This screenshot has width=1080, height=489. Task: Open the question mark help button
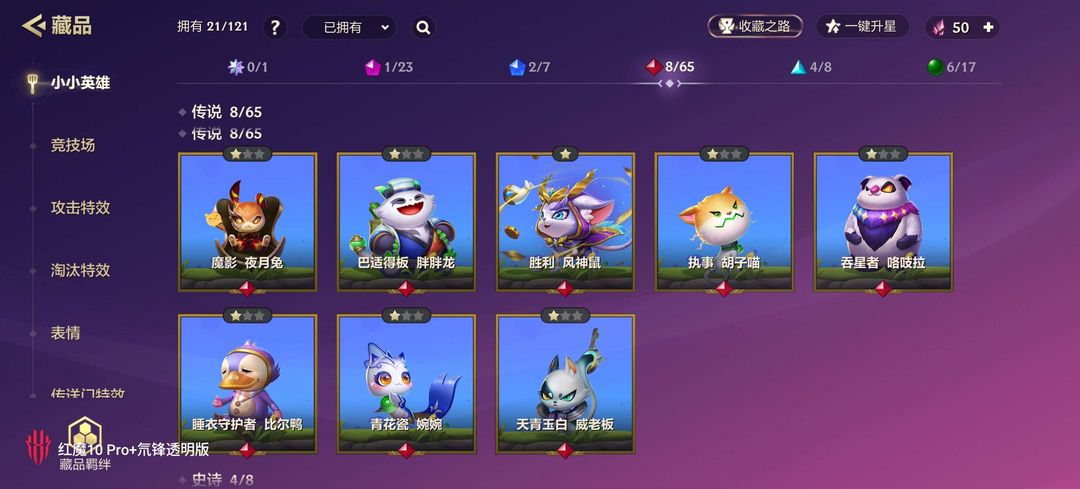(275, 28)
